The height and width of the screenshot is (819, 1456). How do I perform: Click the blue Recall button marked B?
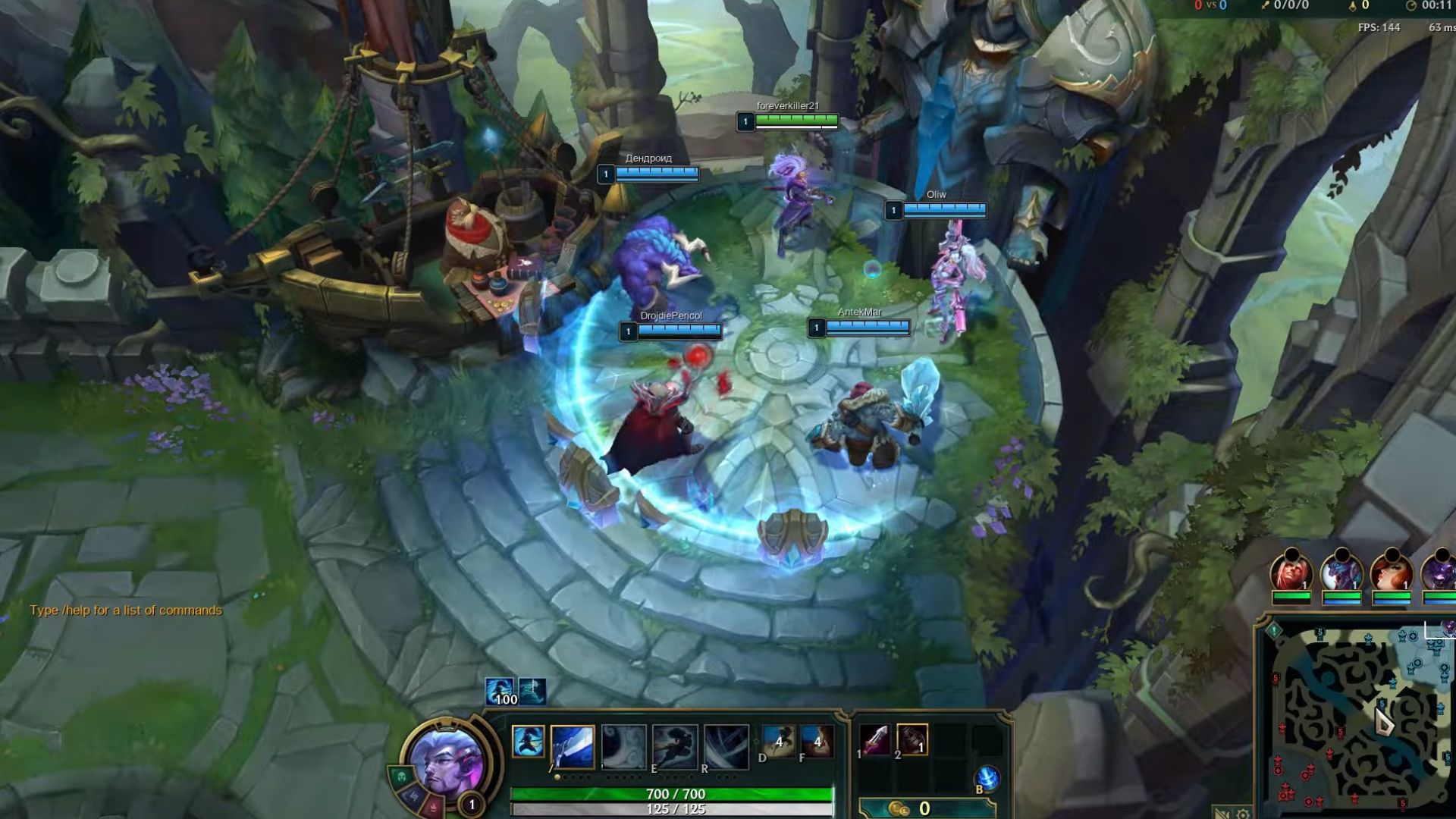985,777
